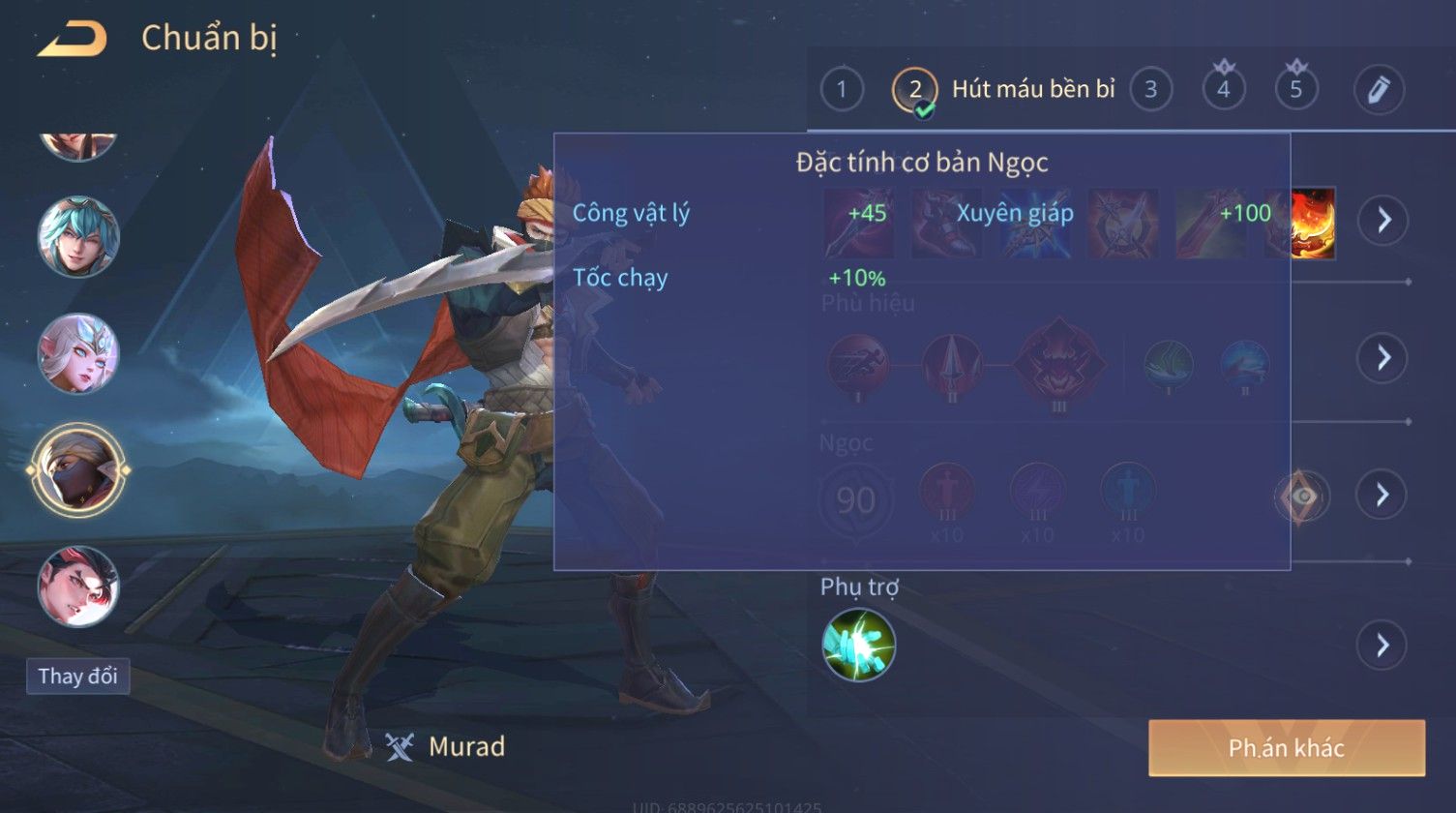Viewport: 1456px width, 813px height.
Task: Select the masked Murad portrait
Action: point(78,470)
